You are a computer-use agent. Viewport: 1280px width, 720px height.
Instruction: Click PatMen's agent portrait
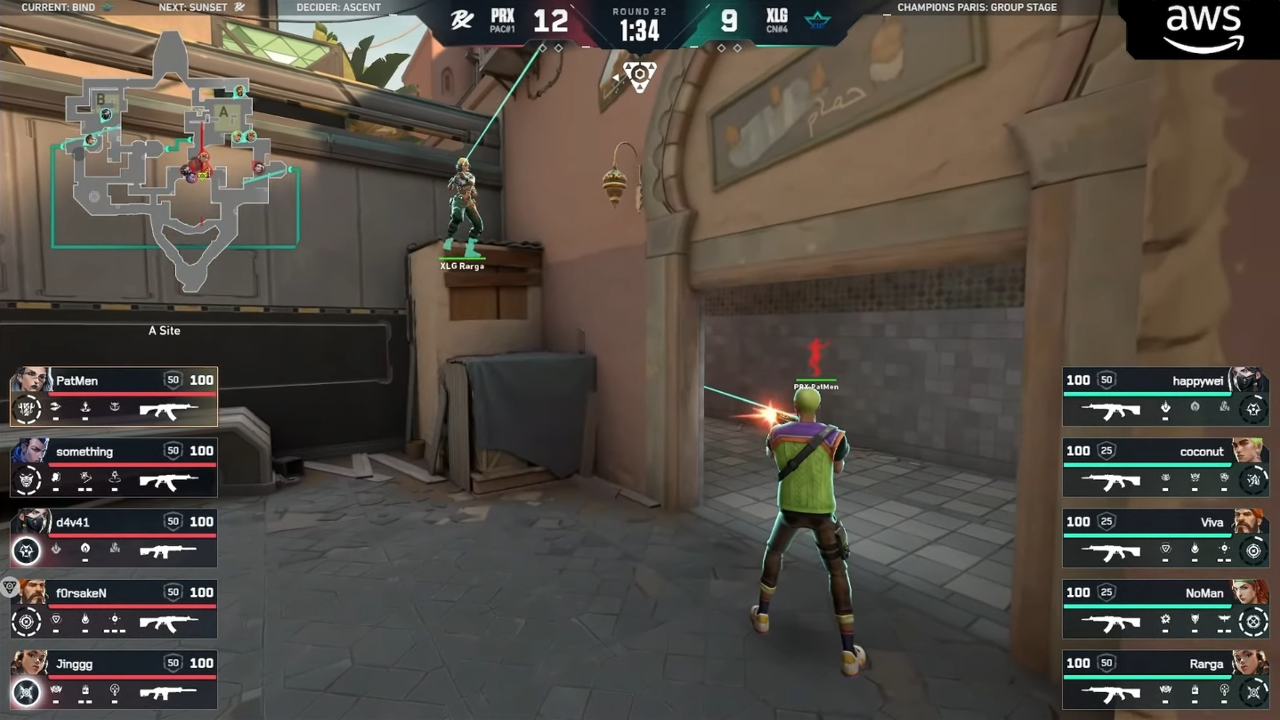coord(30,380)
